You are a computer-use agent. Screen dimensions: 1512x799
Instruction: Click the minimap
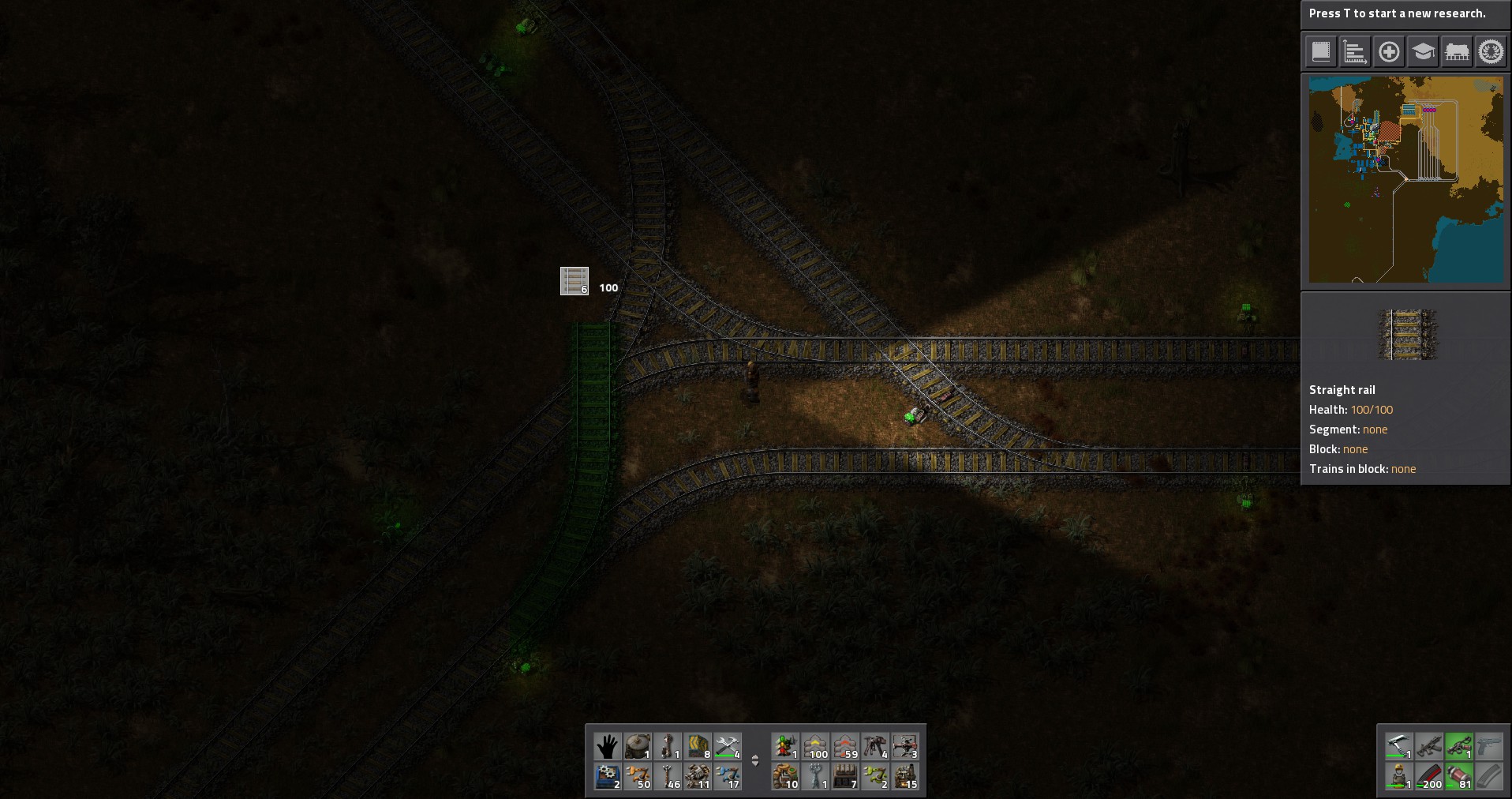pos(1406,179)
